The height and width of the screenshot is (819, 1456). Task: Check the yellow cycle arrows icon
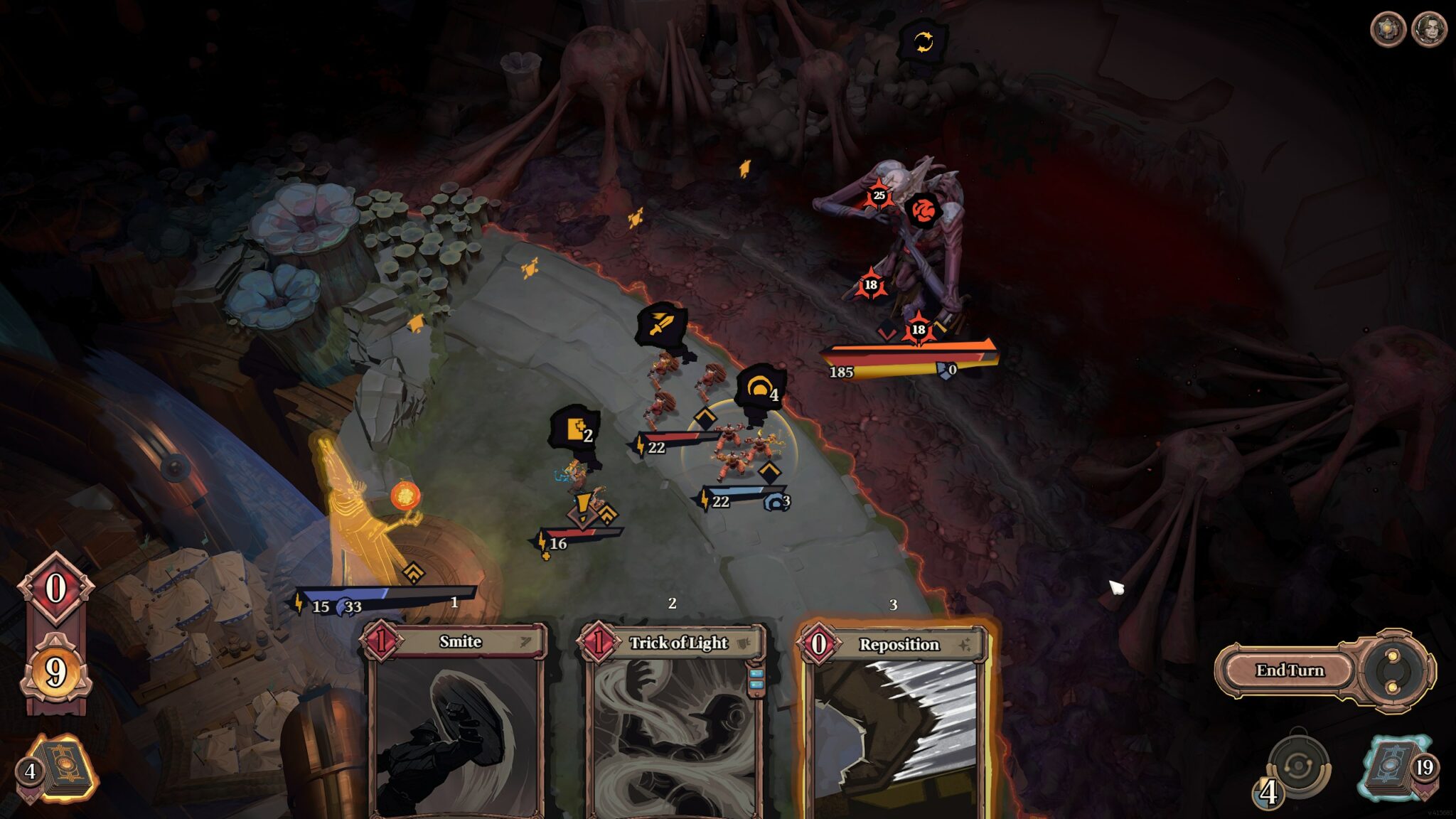923,42
